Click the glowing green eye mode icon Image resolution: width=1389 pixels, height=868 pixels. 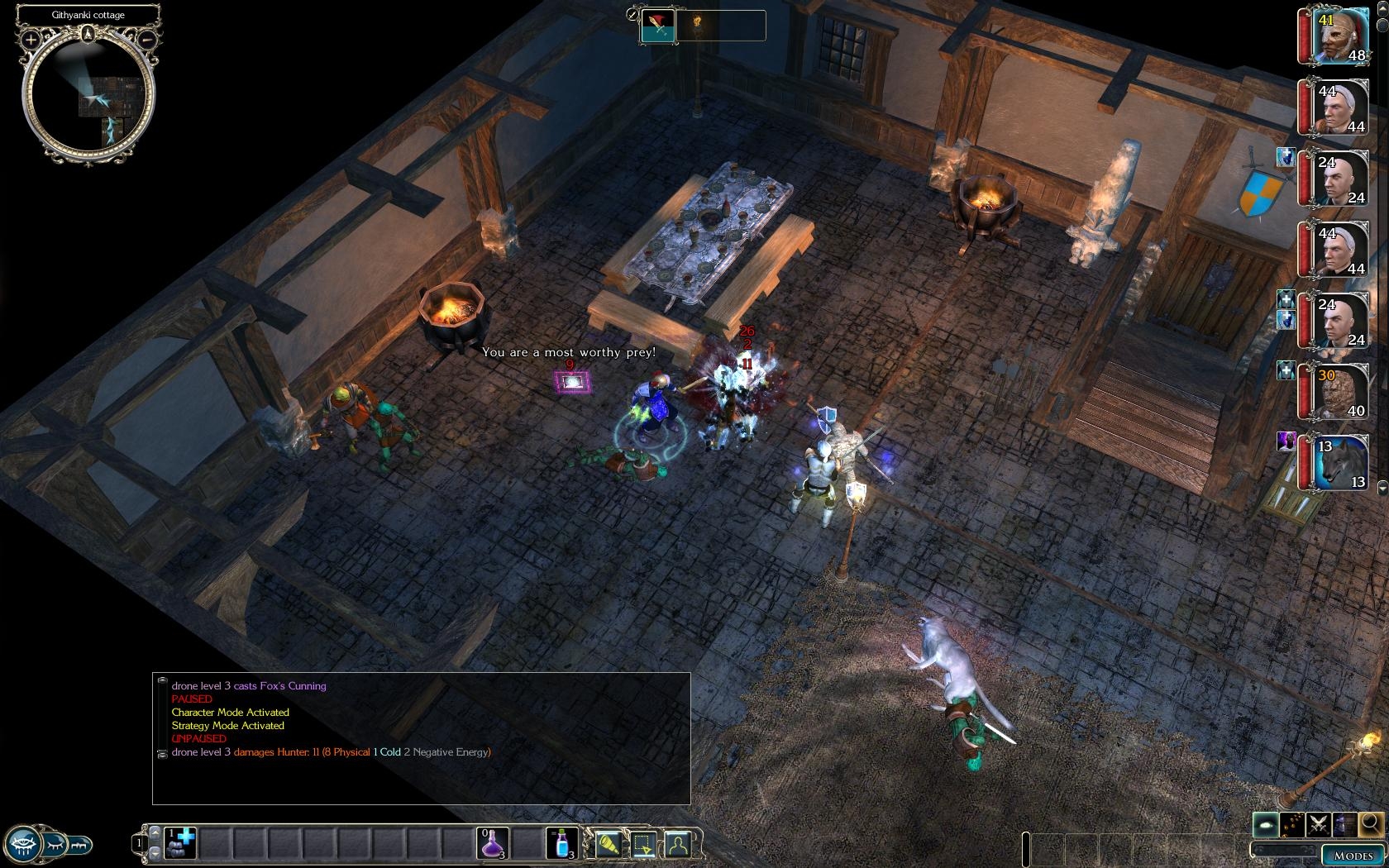[x=1266, y=824]
